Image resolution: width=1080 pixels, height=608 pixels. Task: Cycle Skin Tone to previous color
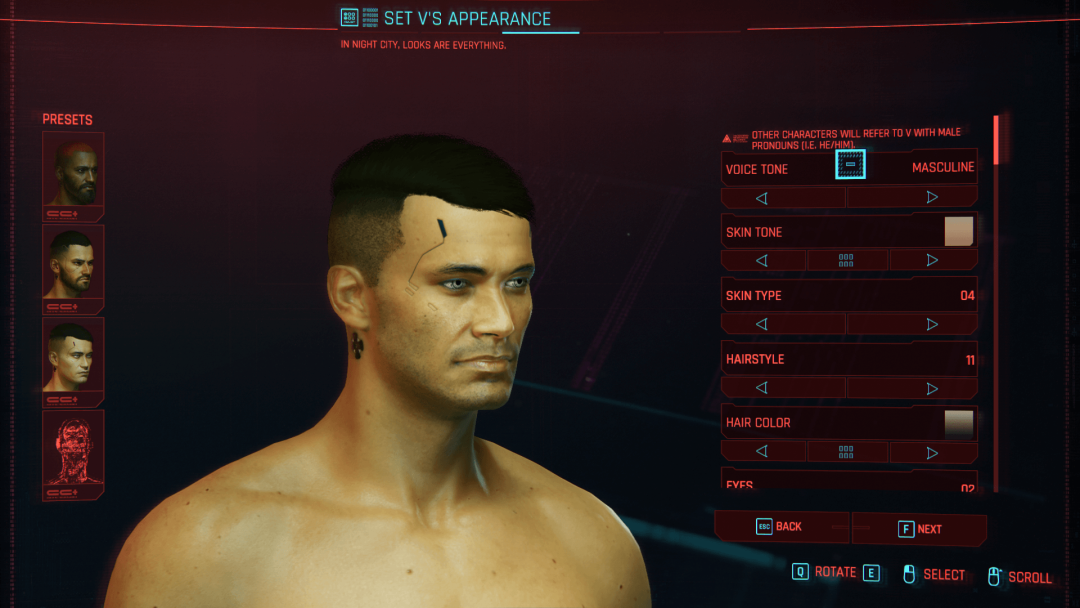coord(762,261)
